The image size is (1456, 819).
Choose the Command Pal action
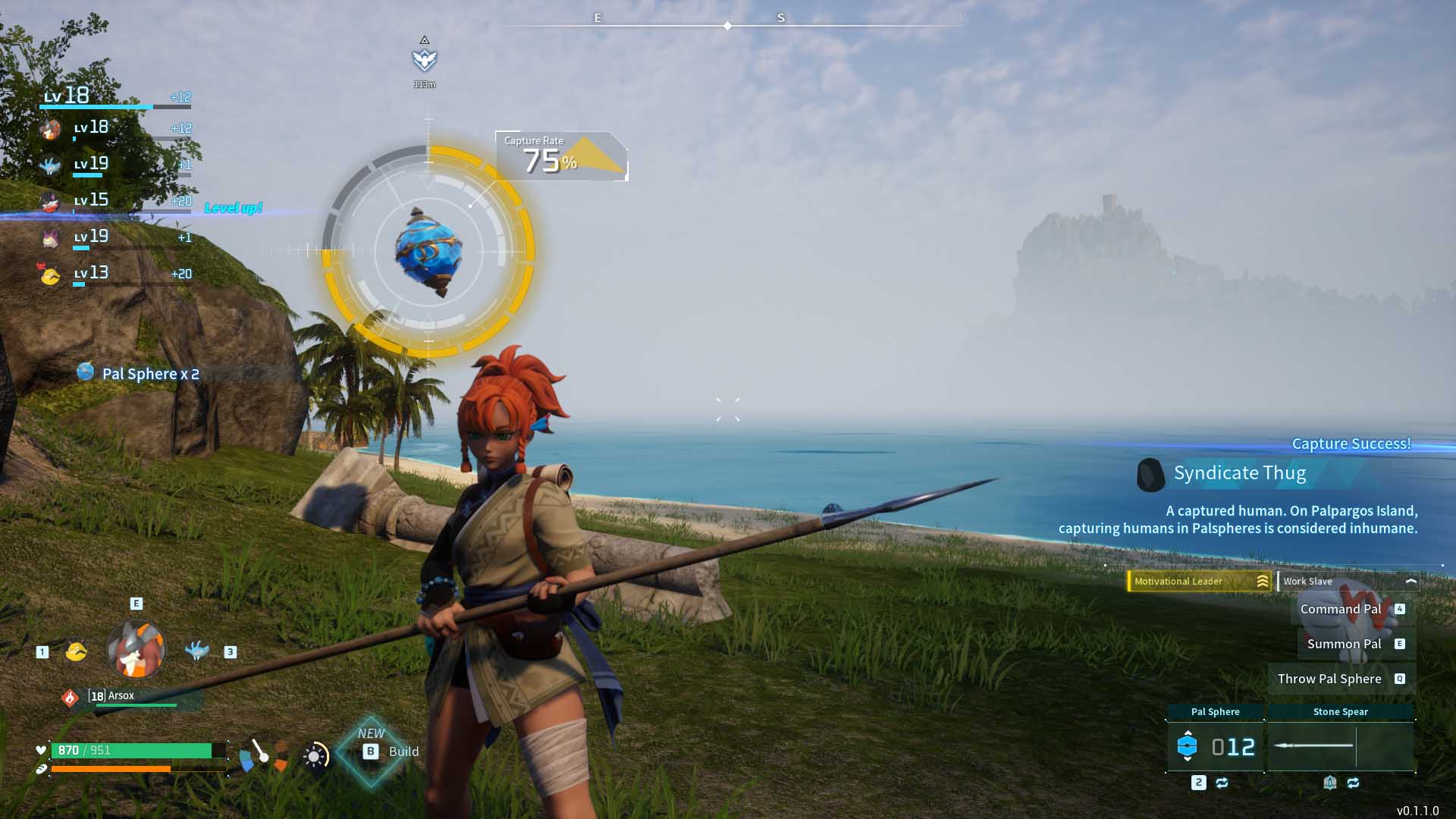pyautogui.click(x=1351, y=609)
